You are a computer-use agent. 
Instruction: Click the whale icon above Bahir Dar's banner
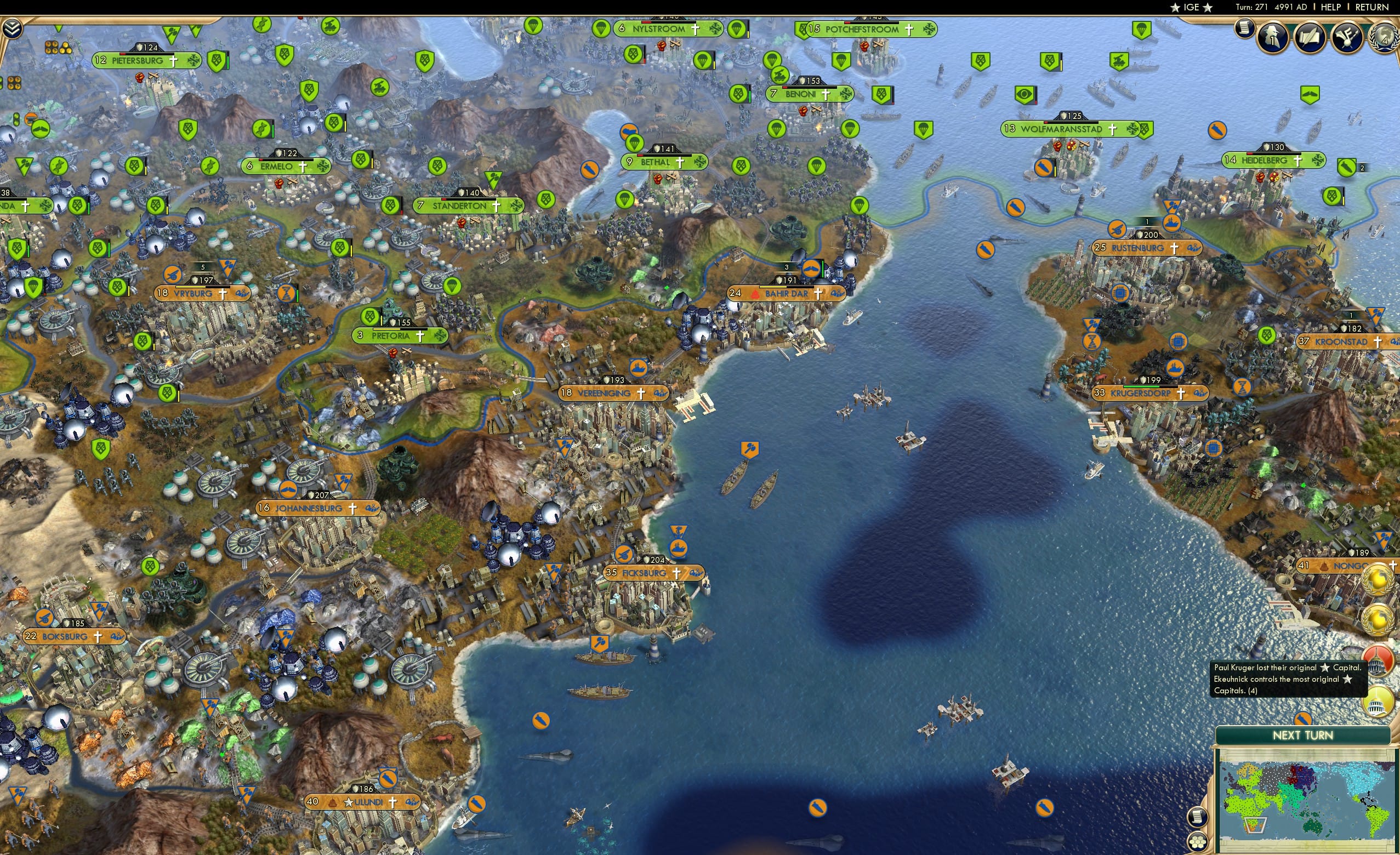(811, 269)
